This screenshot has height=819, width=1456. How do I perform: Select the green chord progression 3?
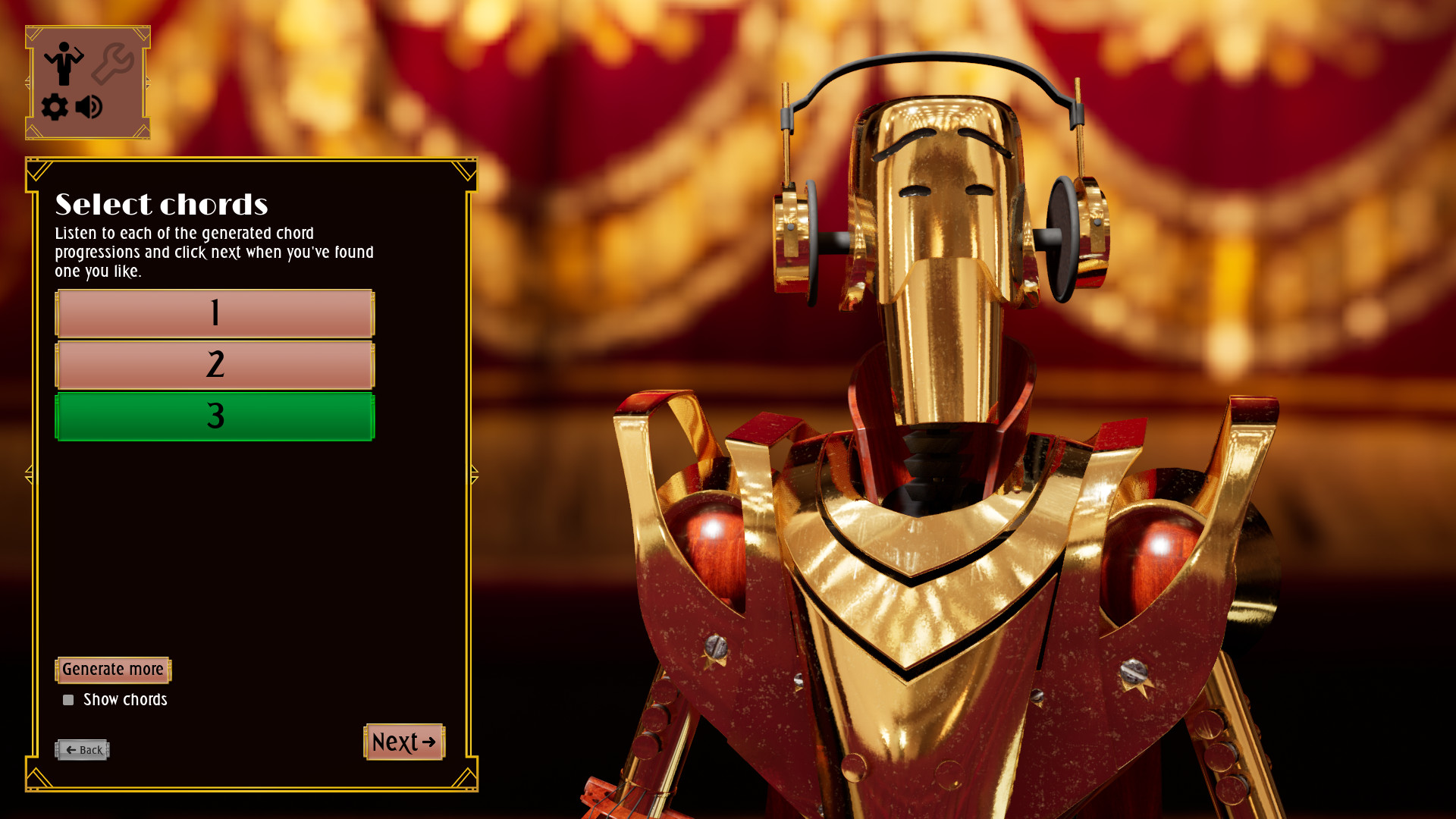[215, 416]
